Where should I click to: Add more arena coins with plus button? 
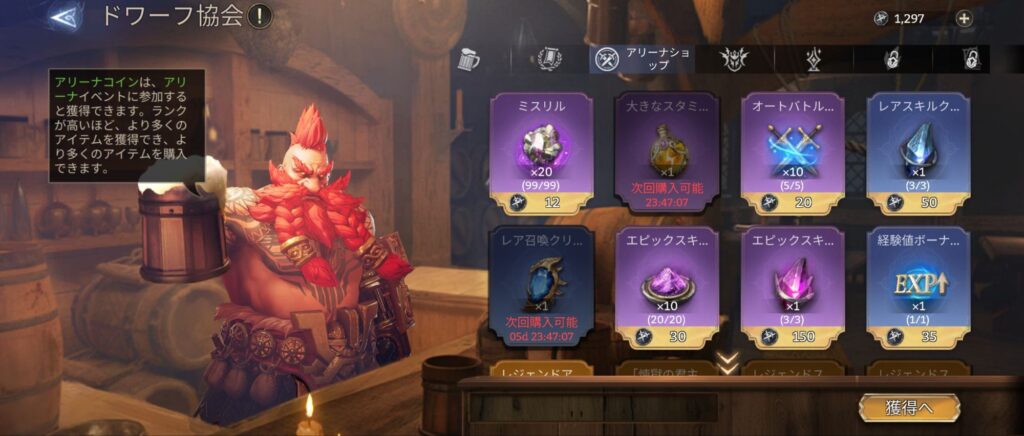[x=964, y=18]
